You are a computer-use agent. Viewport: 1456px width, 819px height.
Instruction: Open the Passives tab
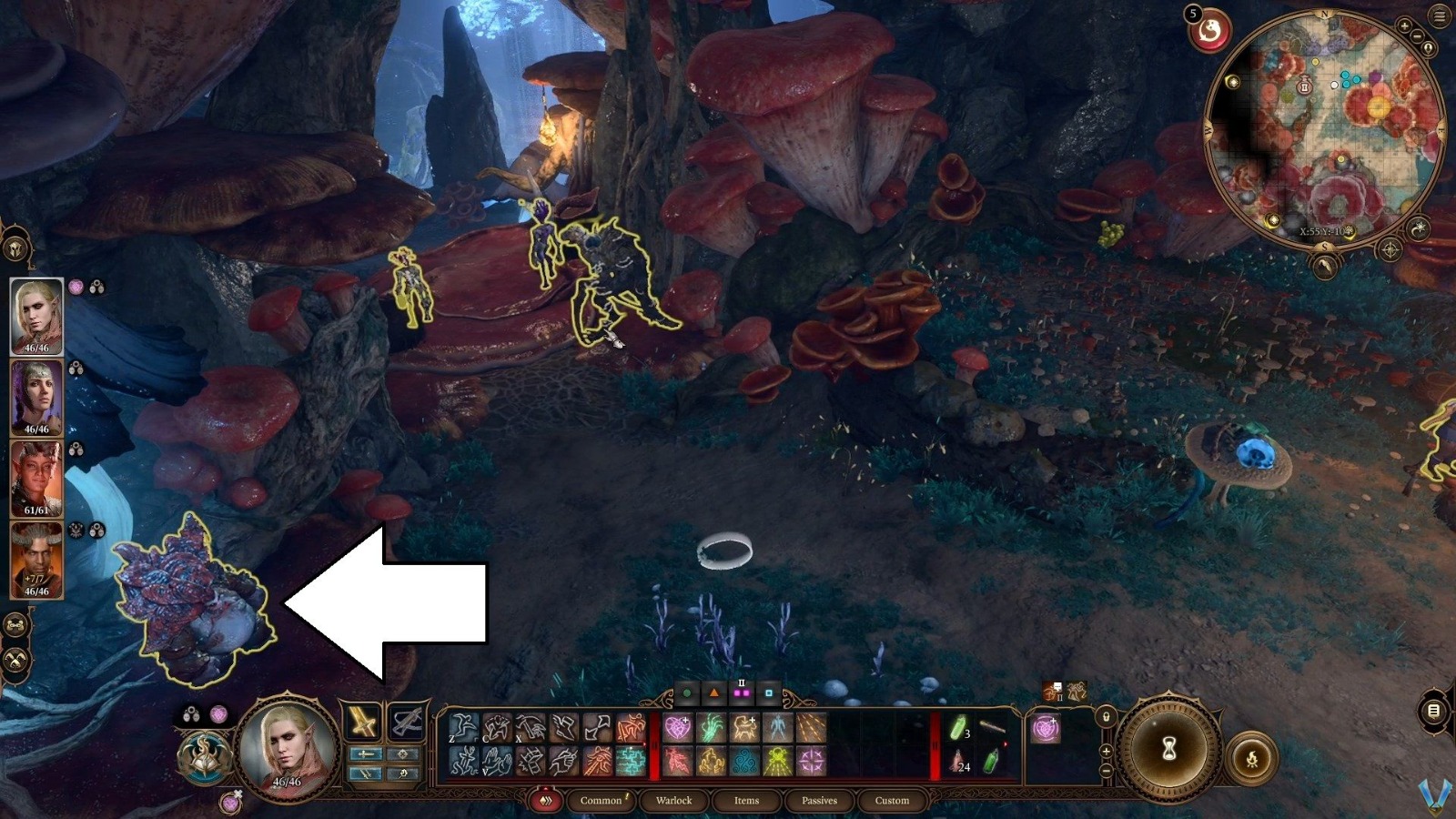click(819, 801)
